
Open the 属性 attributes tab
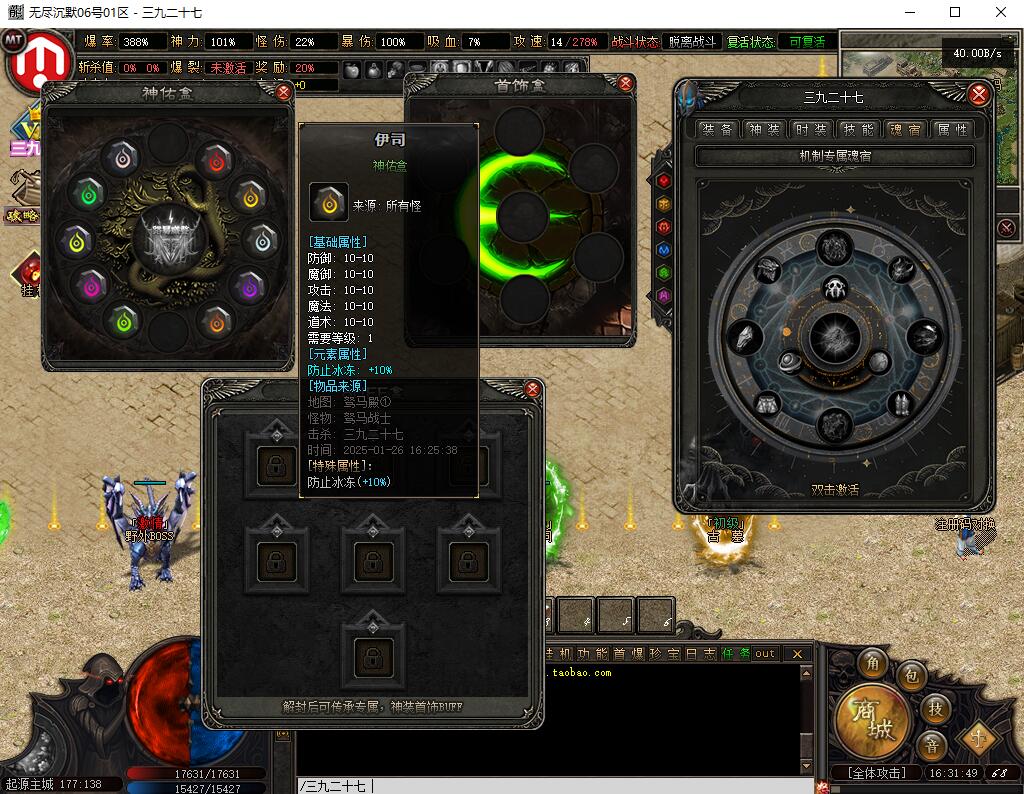pyautogui.click(x=952, y=129)
